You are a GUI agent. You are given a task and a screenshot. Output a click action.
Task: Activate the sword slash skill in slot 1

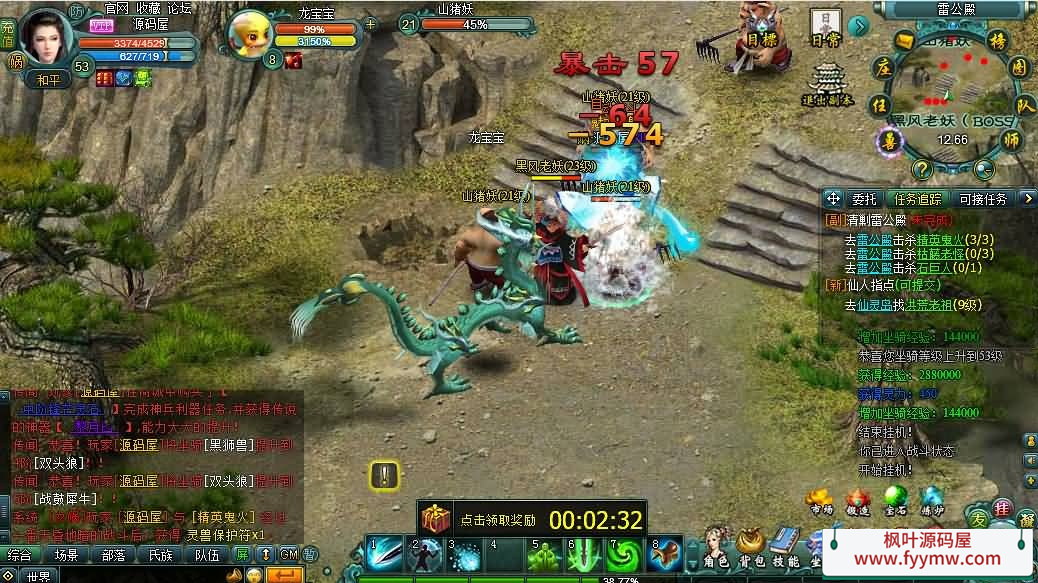tap(383, 554)
